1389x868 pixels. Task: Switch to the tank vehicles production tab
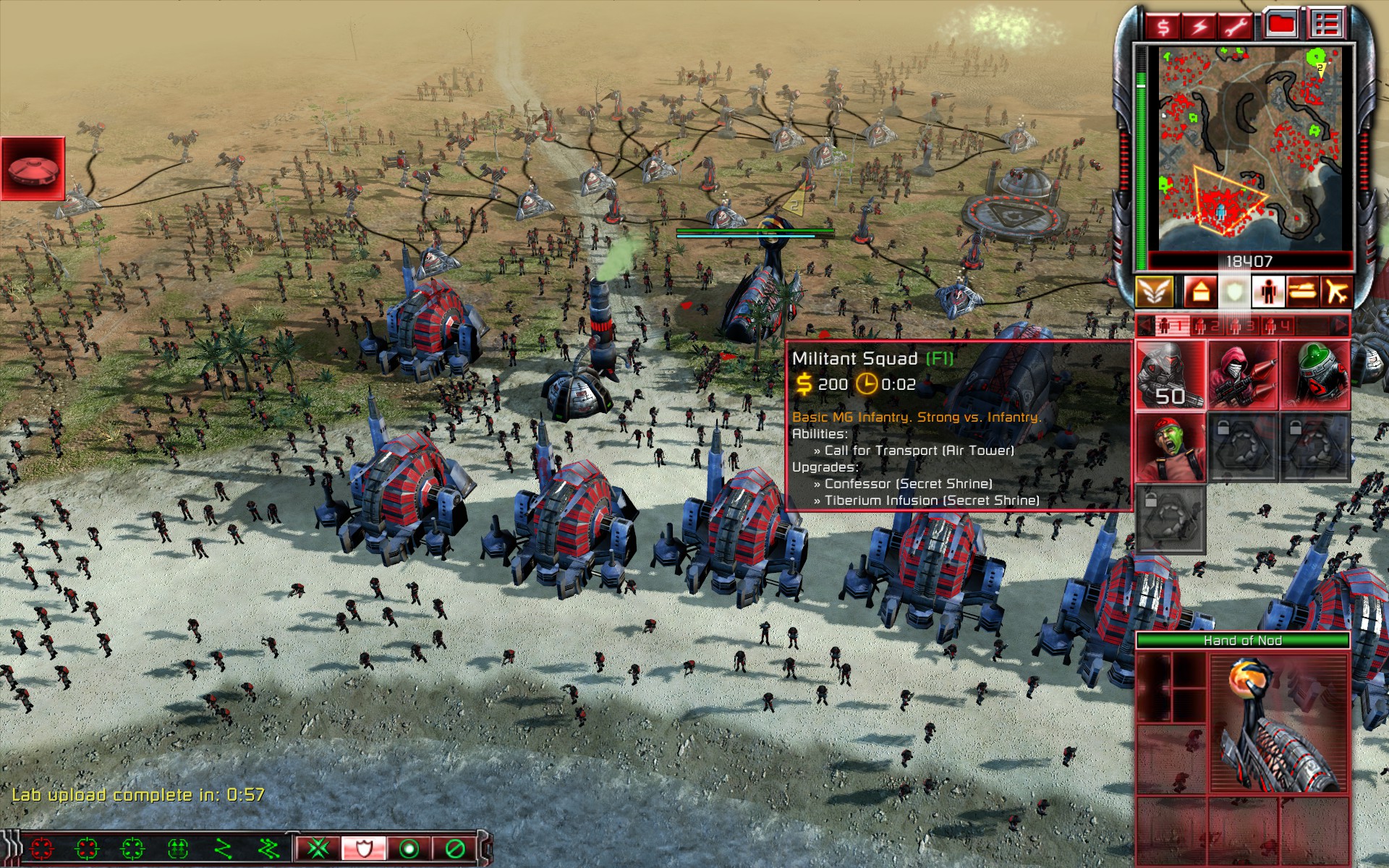(x=1302, y=292)
